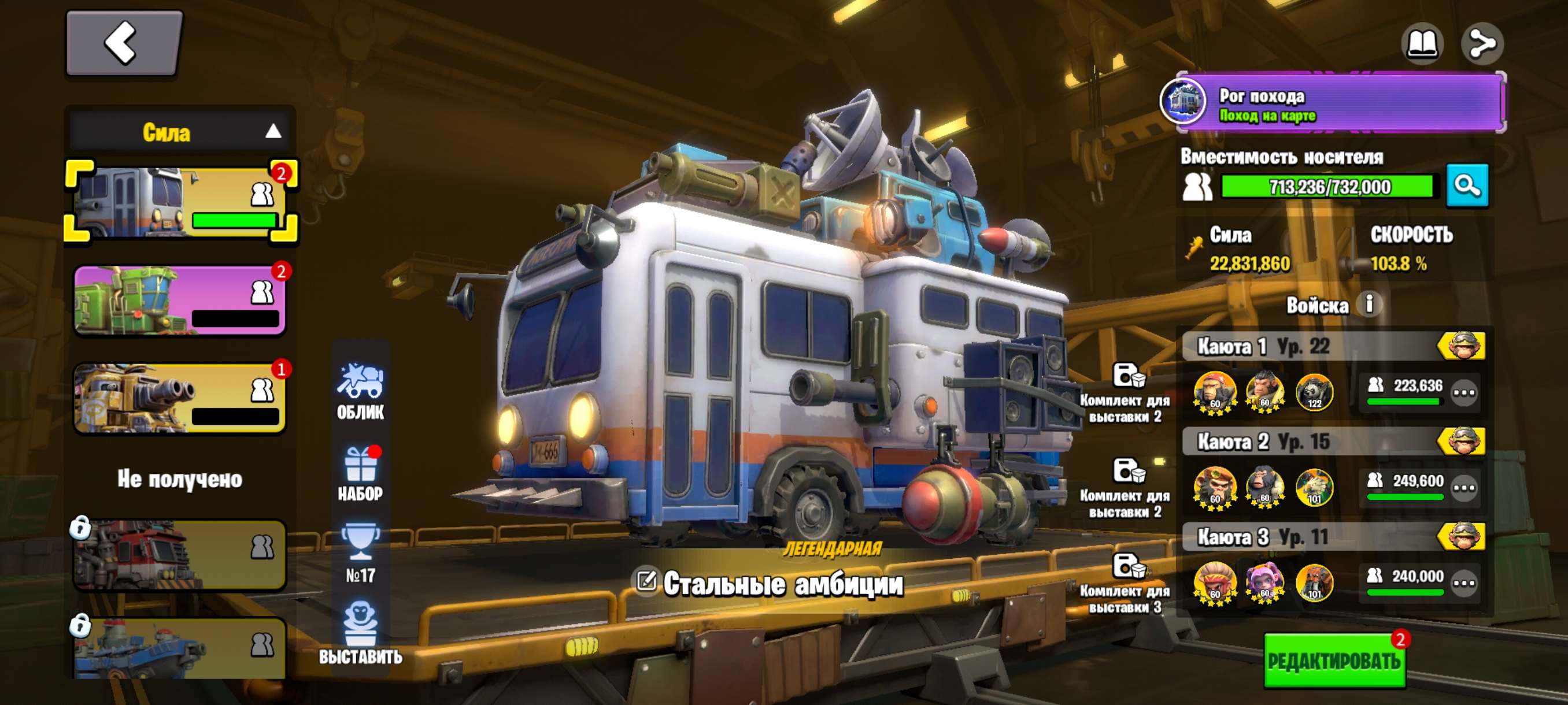Open the Сила sort dropdown
Viewport: 1568px width, 705px height.
[x=180, y=131]
